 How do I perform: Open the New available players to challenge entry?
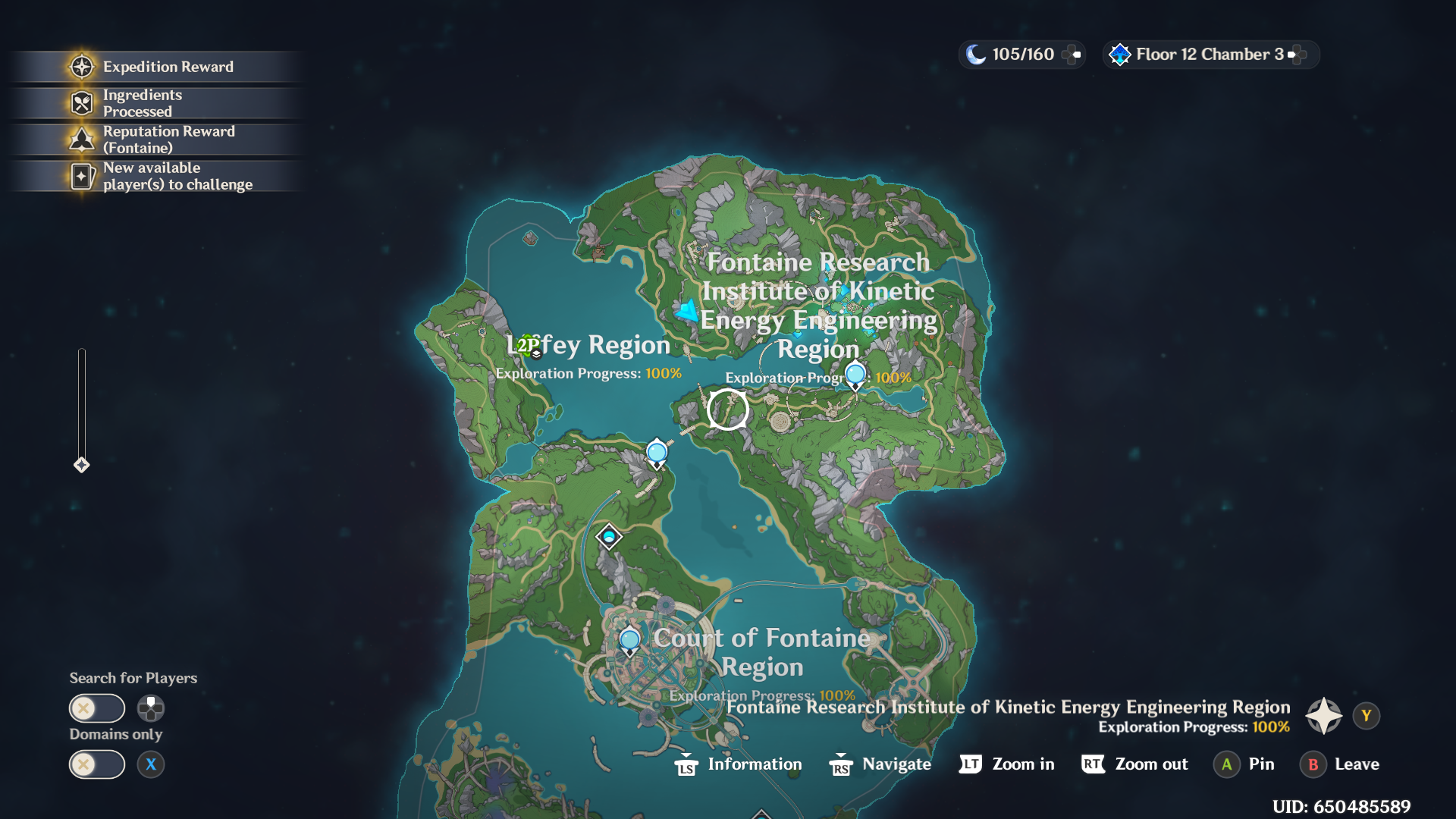[x=80, y=175]
